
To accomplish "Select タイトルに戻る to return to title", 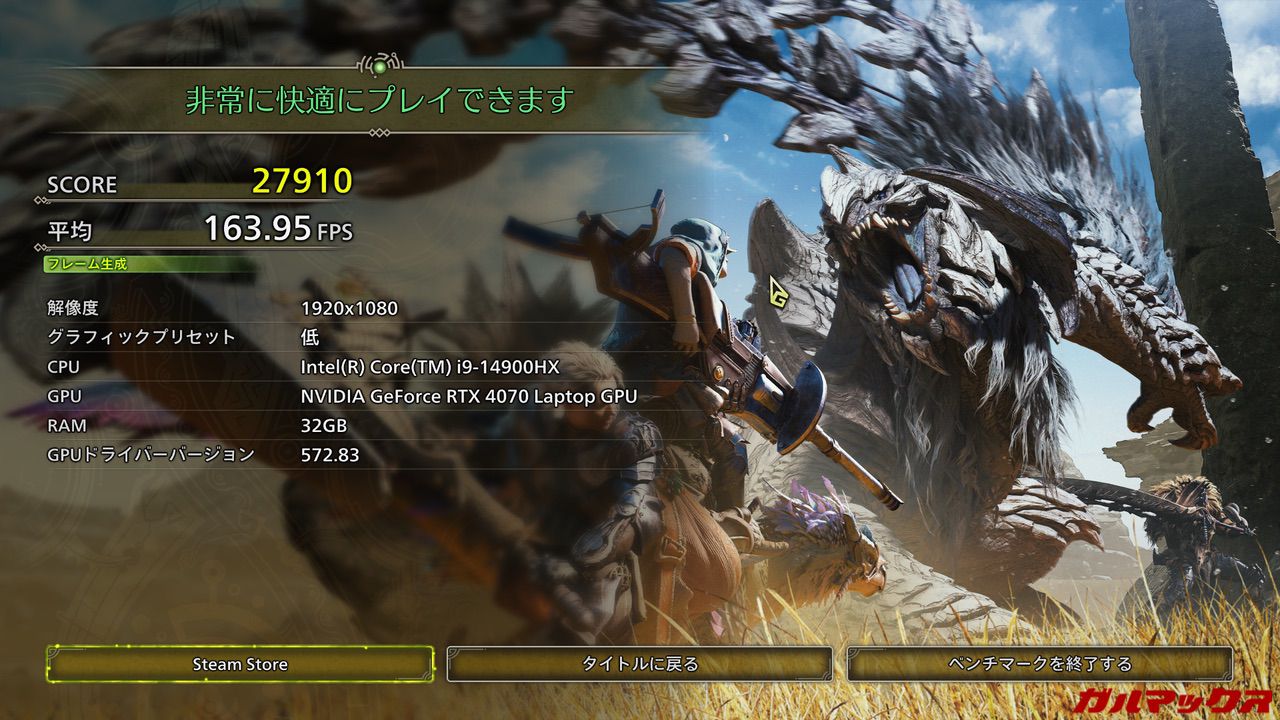I will coord(640,664).
